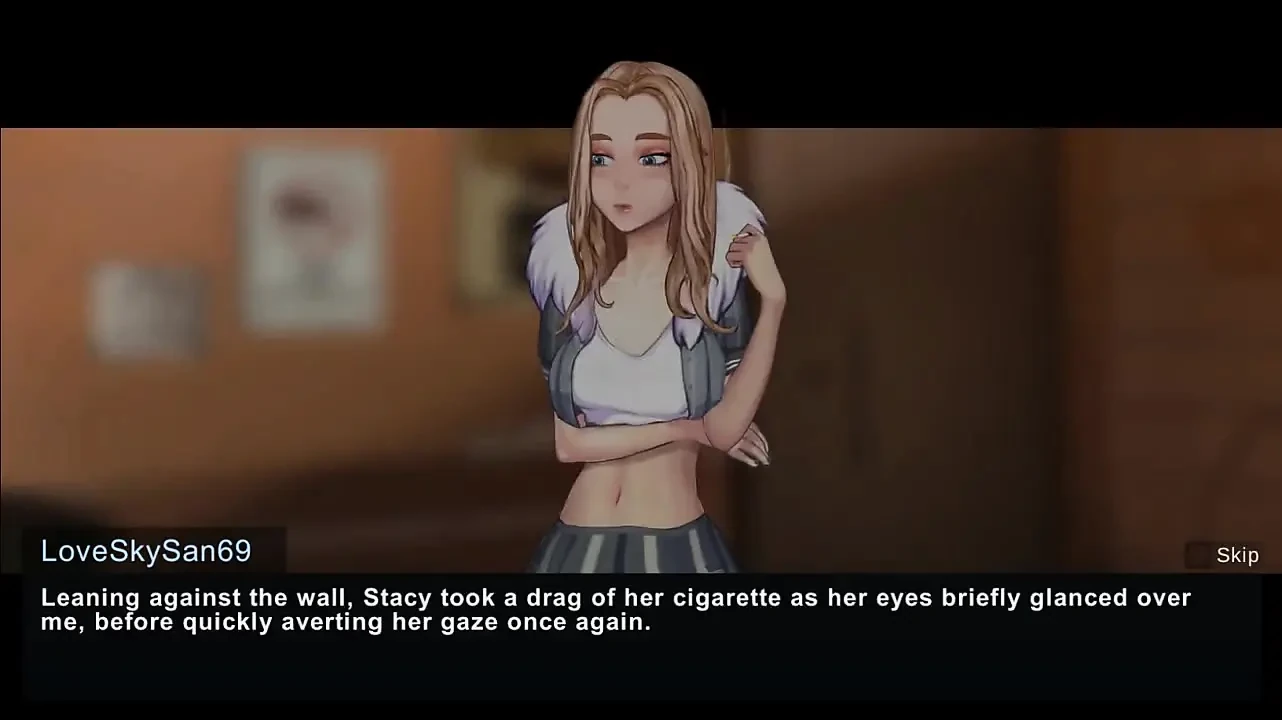Click Stacy's face
The image size is (1282, 720).
click(625, 180)
